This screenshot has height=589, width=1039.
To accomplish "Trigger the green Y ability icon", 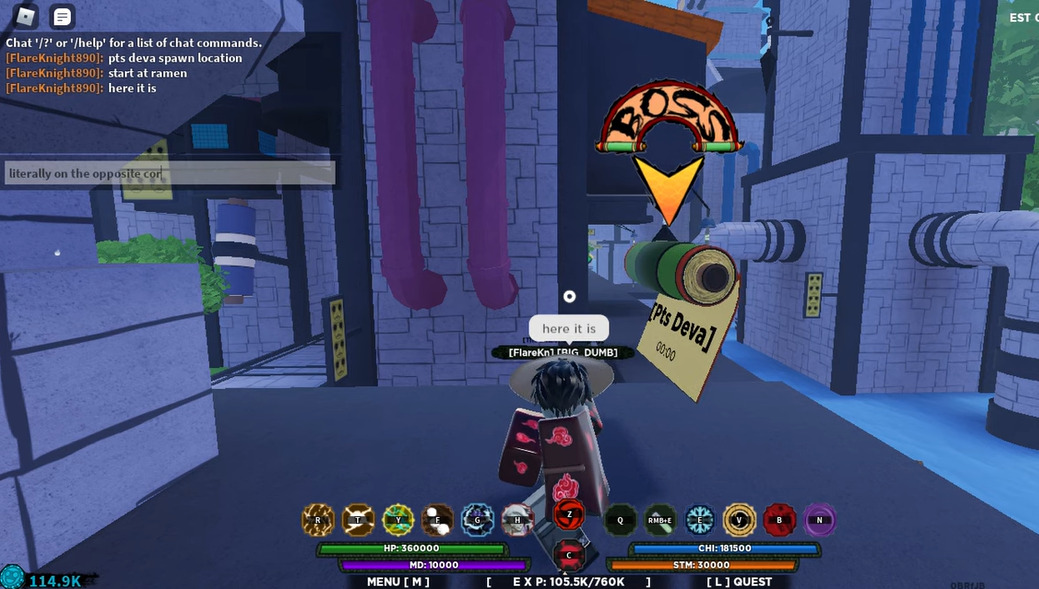I will 398,520.
